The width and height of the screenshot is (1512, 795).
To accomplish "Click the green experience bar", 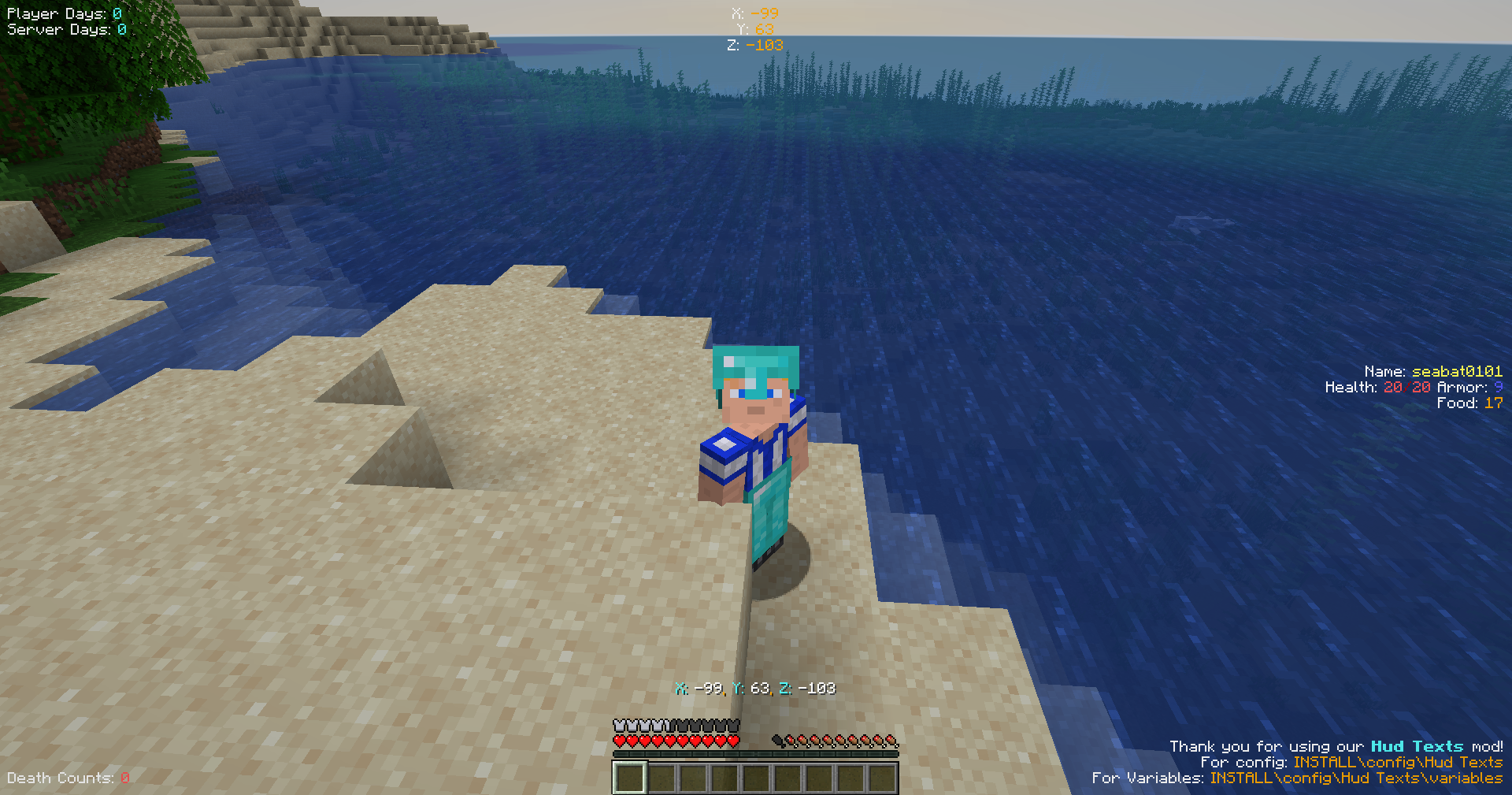I will [756, 753].
